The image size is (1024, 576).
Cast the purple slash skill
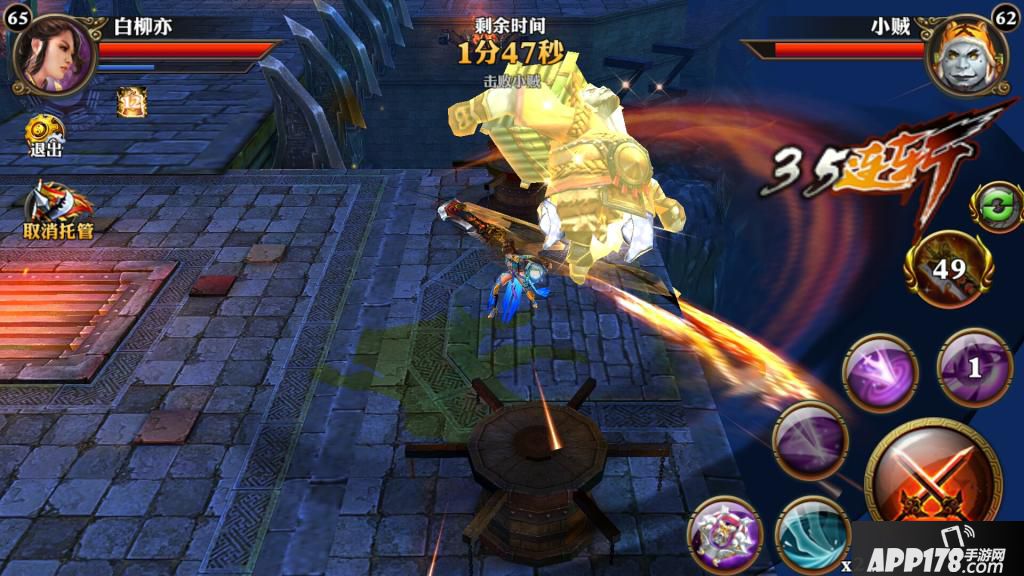pos(810,441)
